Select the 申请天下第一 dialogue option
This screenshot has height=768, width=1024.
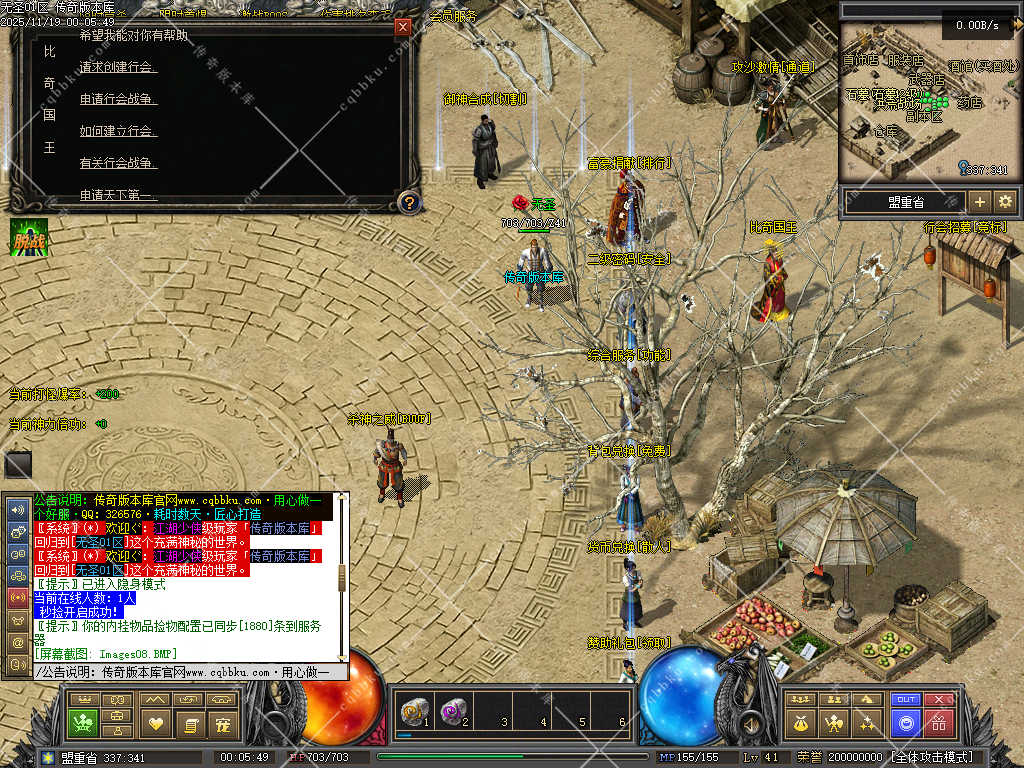(118, 194)
